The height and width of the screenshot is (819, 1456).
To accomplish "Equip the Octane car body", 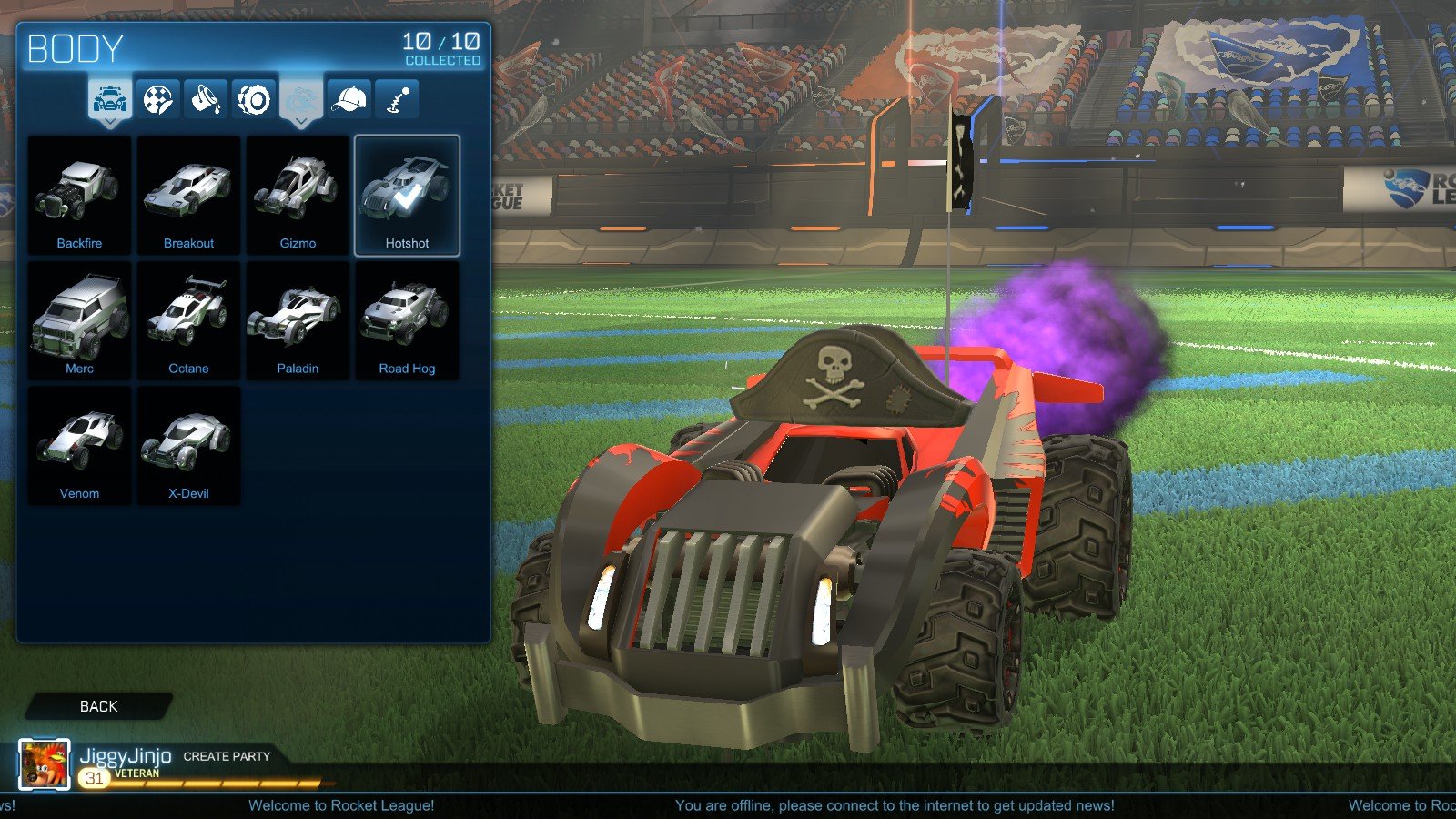I will tap(188, 318).
